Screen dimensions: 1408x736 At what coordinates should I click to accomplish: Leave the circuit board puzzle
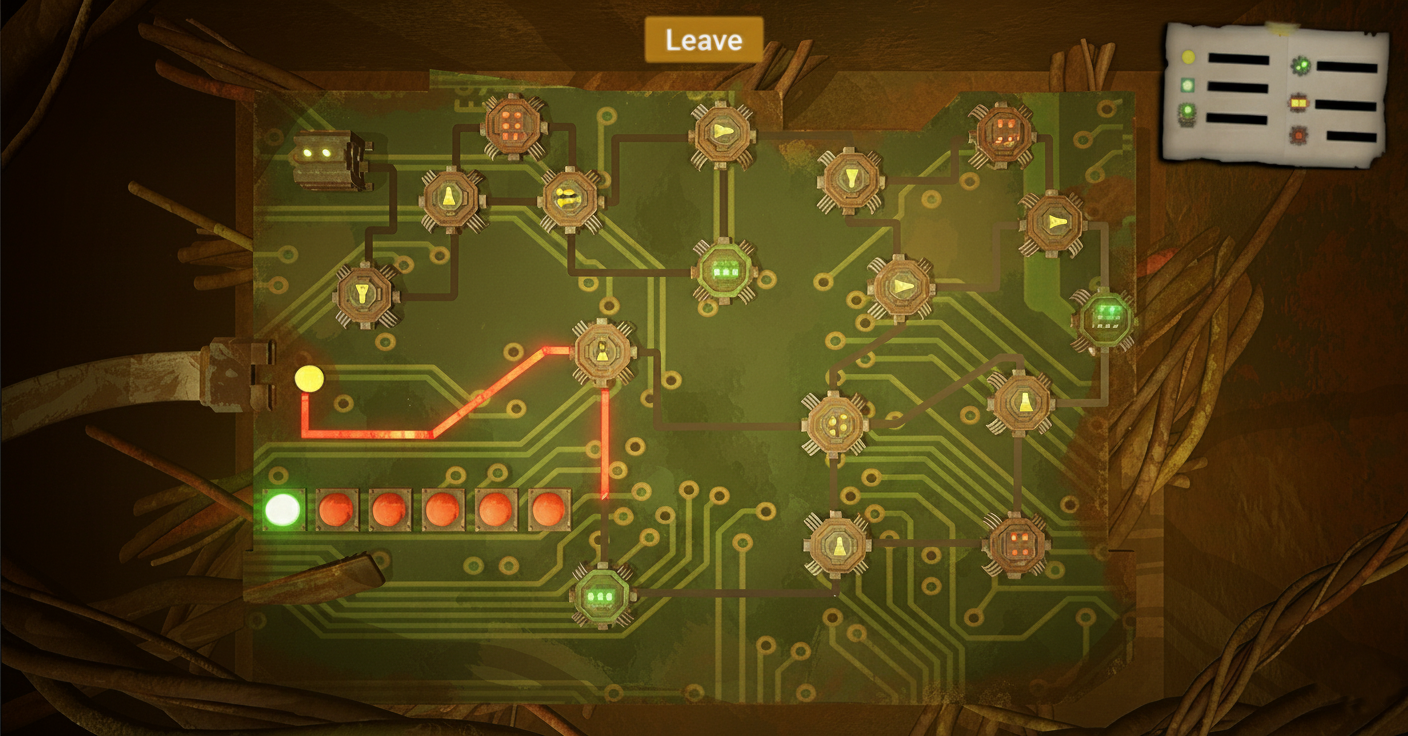(x=703, y=40)
